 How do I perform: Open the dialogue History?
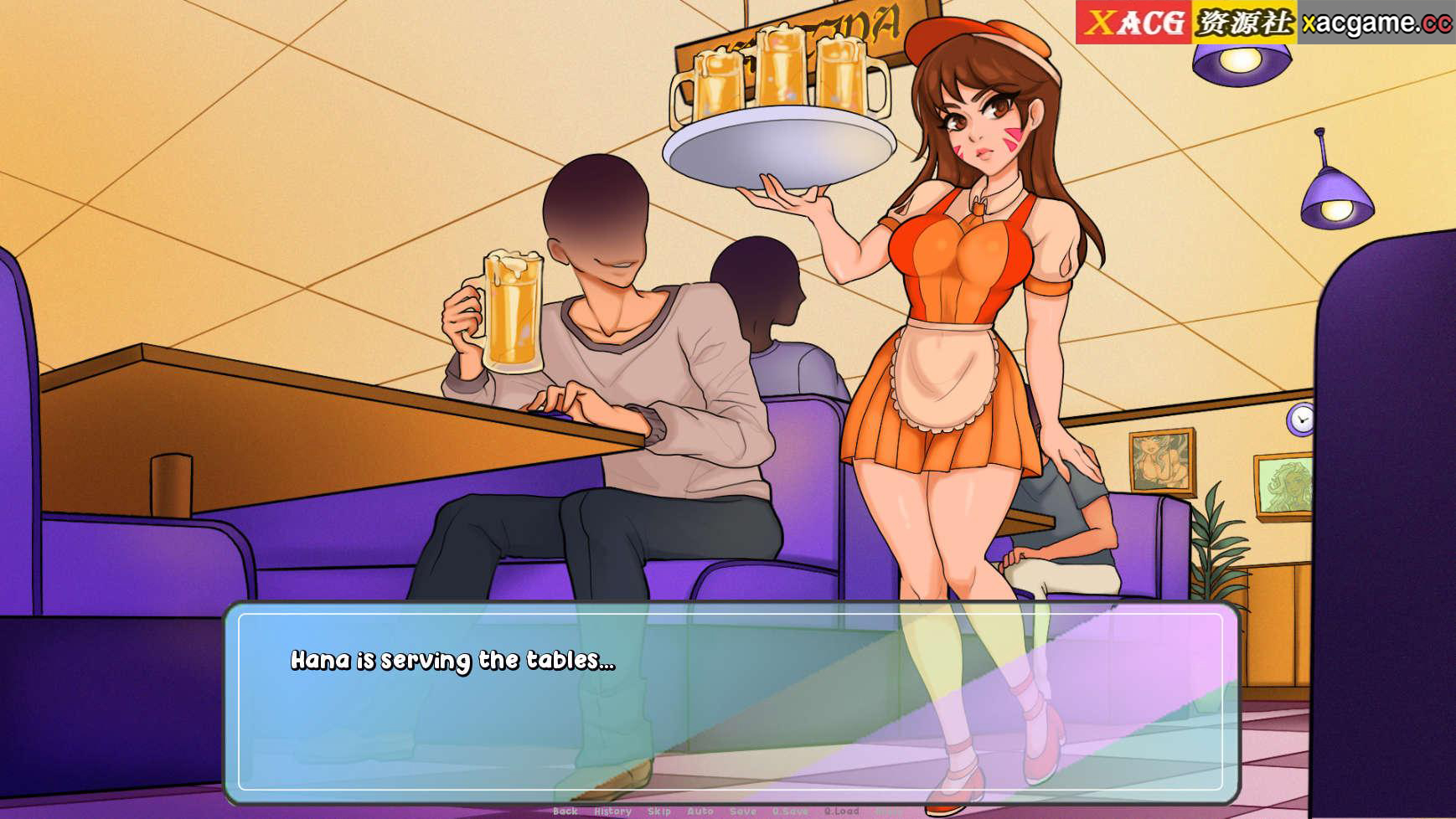tap(612, 811)
